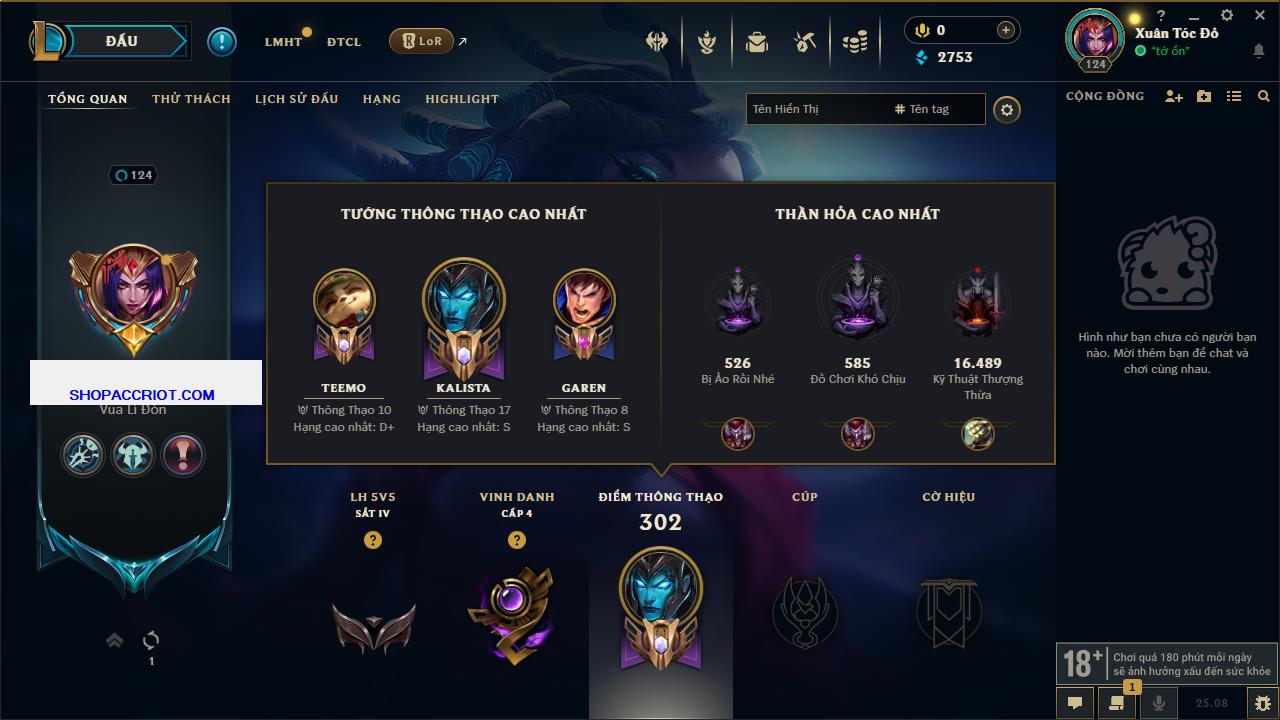The width and height of the screenshot is (1280, 720).
Task: Open the notifications bell
Action: click(x=1258, y=51)
